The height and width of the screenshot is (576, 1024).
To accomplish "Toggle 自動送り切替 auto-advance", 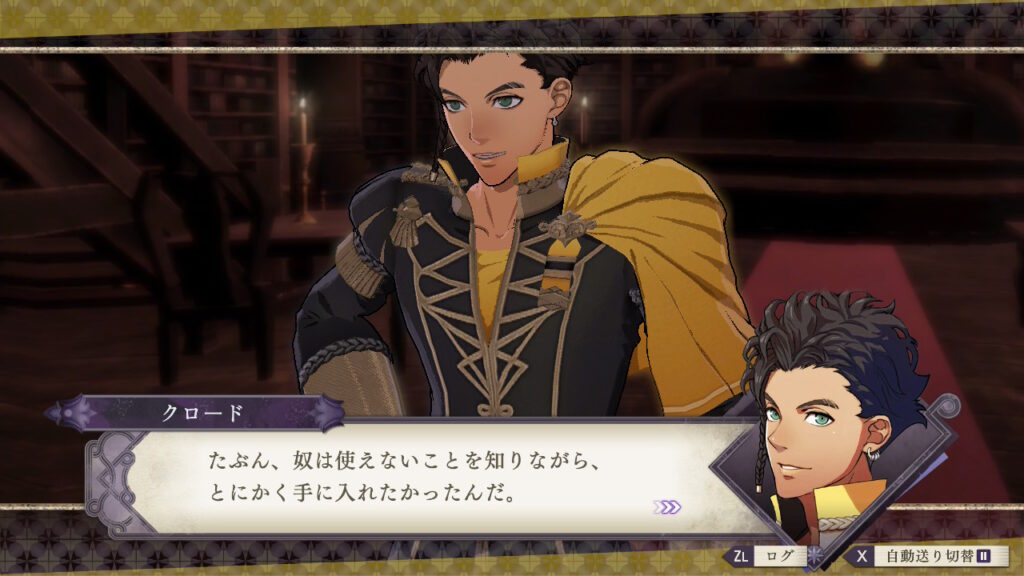I will [930, 555].
